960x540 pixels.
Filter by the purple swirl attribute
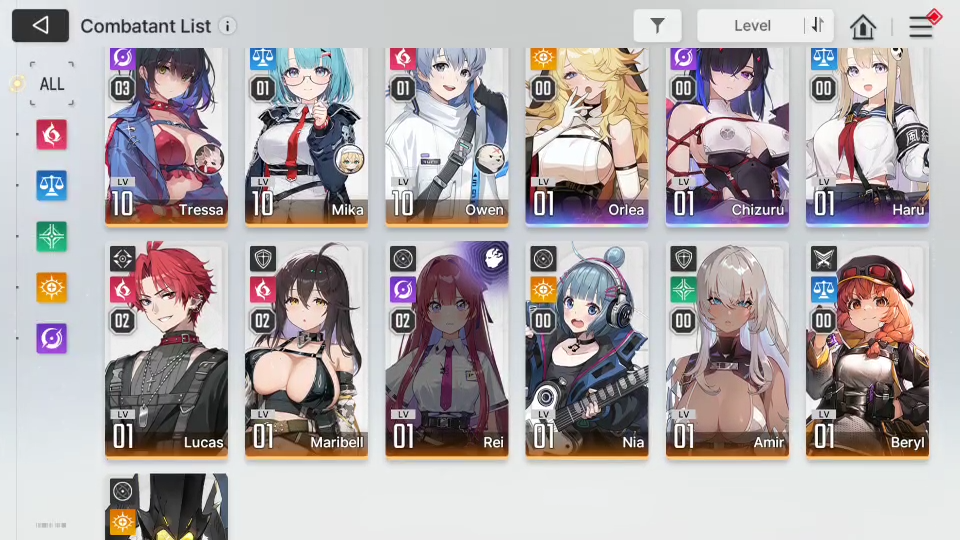coord(52,338)
